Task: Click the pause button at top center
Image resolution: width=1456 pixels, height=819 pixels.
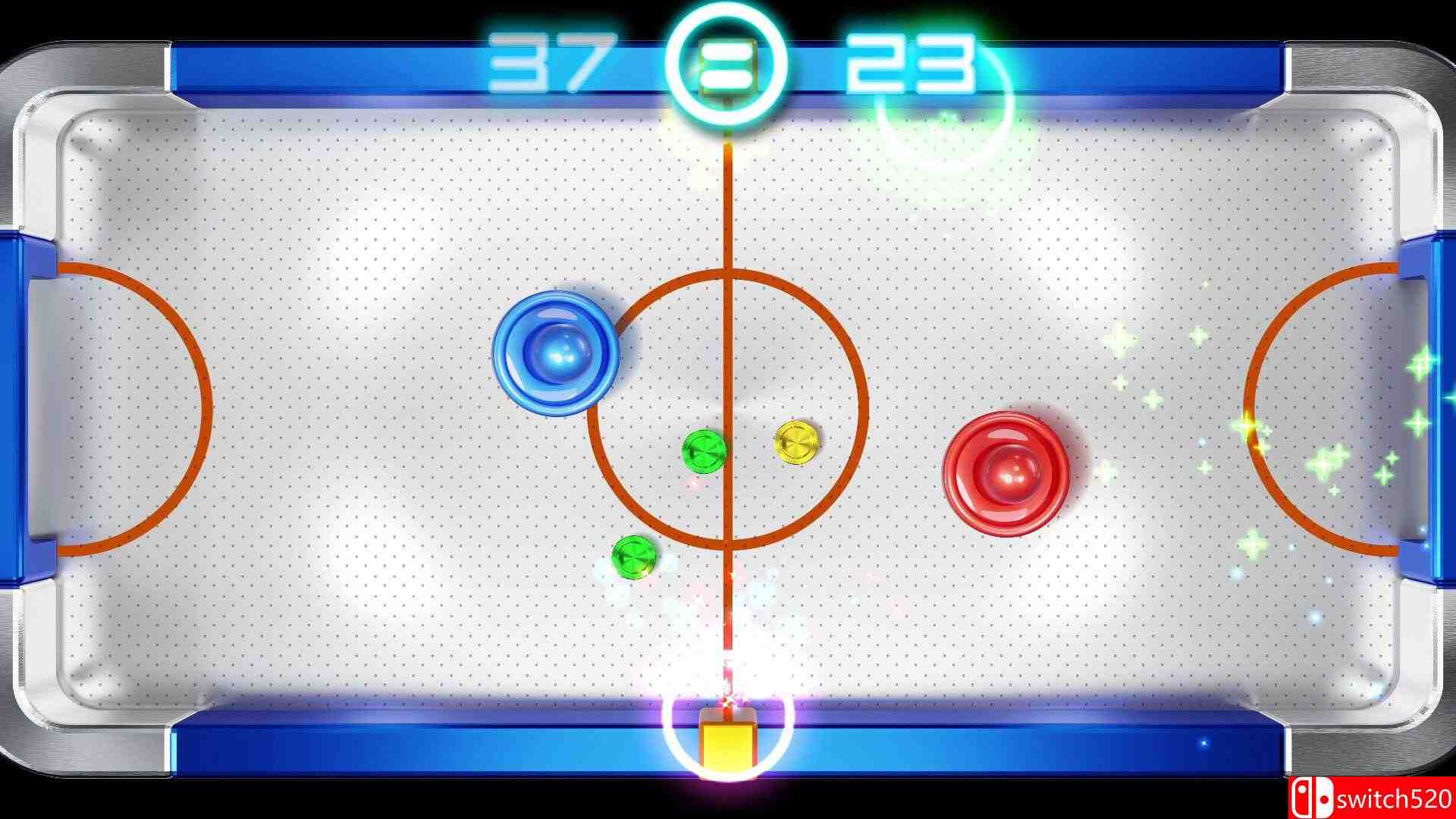Action: click(x=726, y=64)
